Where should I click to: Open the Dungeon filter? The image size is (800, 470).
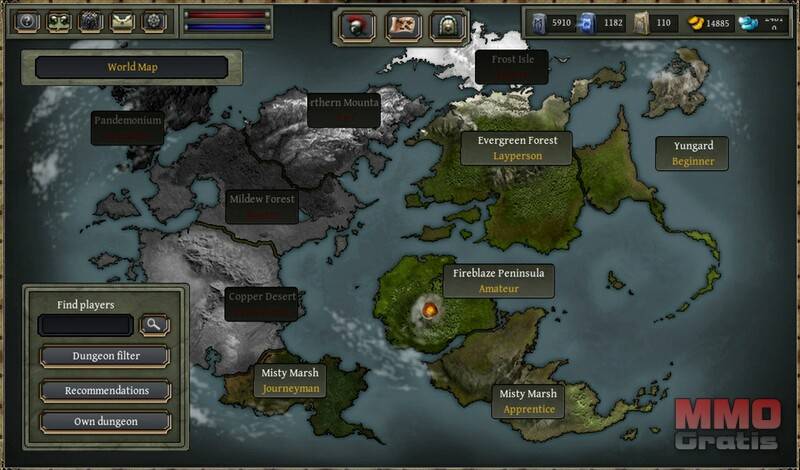click(105, 356)
